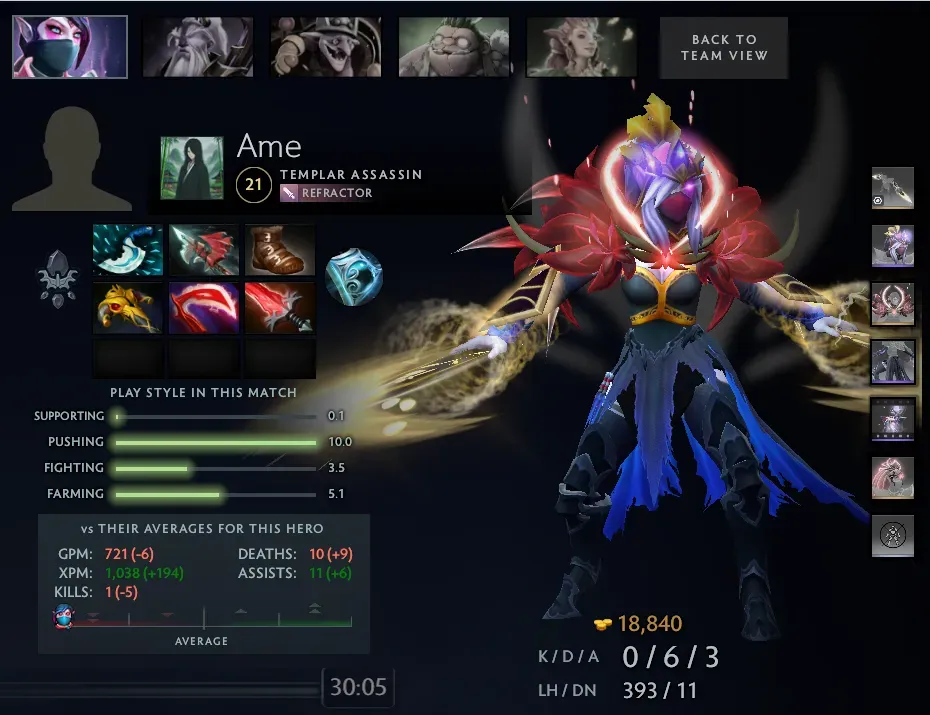
Task: Select the blade weapon cosmetic thumbnail
Action: pyautogui.click(x=892, y=188)
